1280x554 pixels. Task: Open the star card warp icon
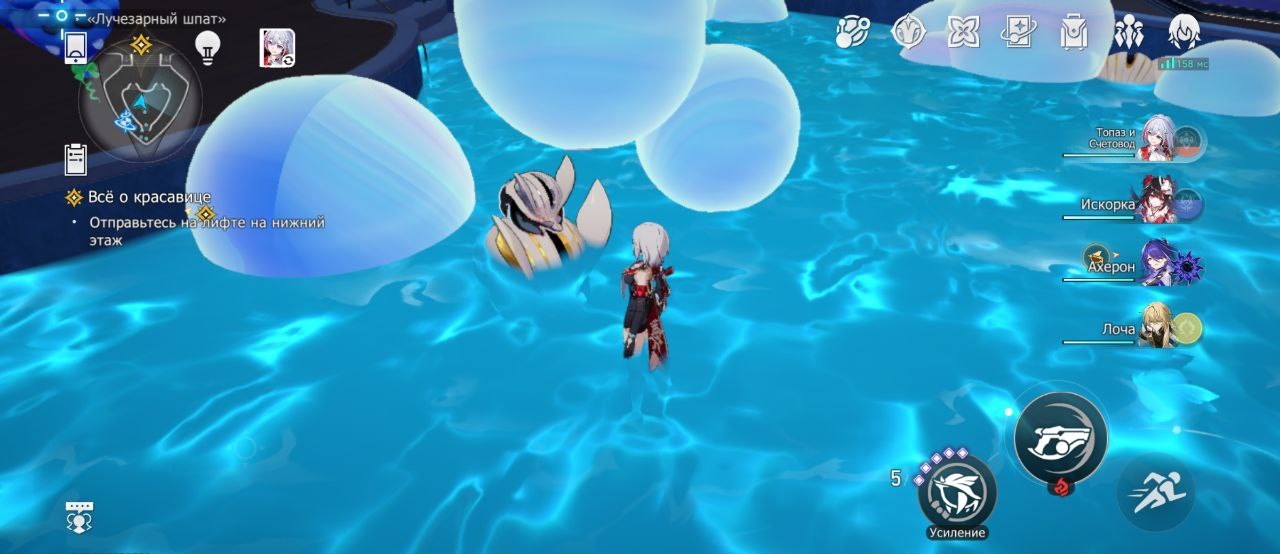coord(1018,33)
